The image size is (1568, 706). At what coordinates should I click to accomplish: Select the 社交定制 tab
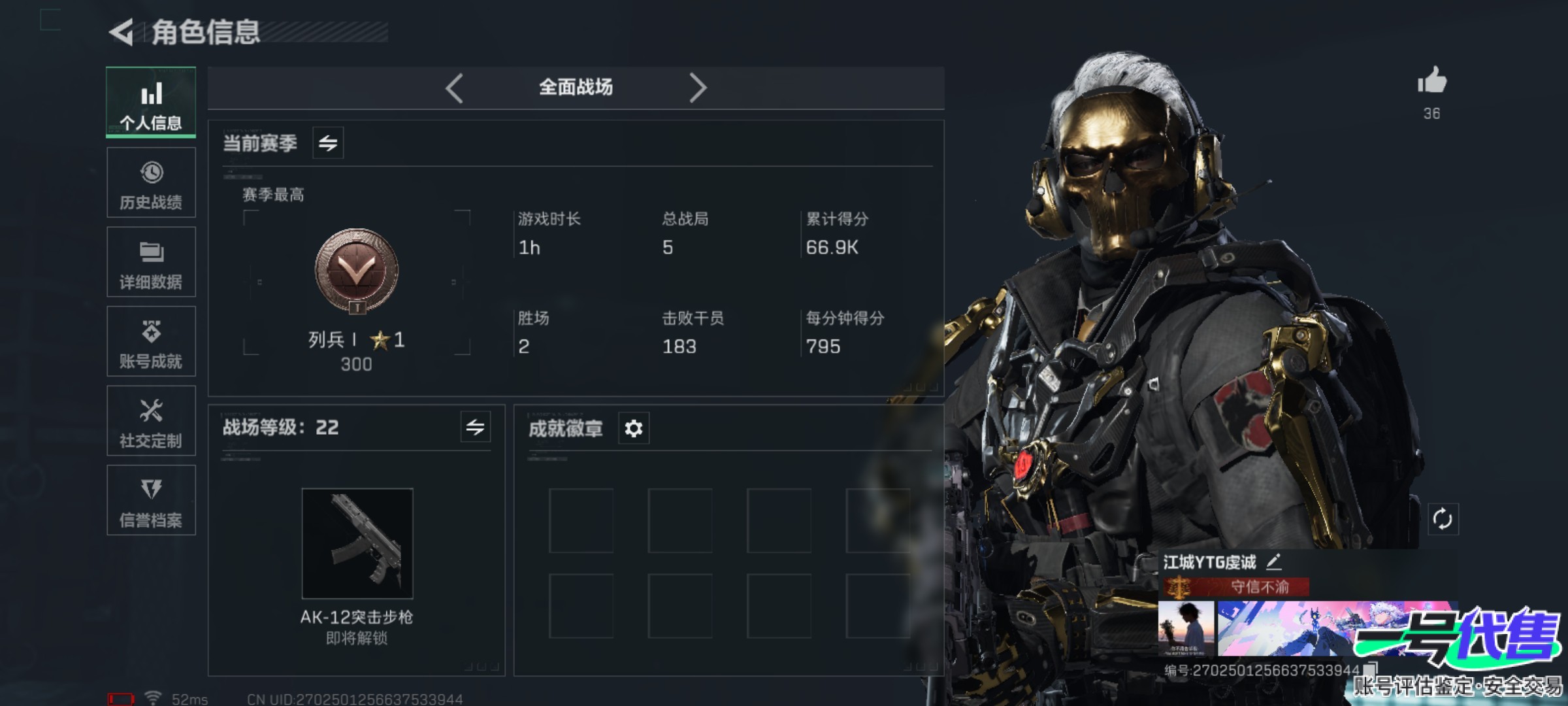pyautogui.click(x=151, y=421)
